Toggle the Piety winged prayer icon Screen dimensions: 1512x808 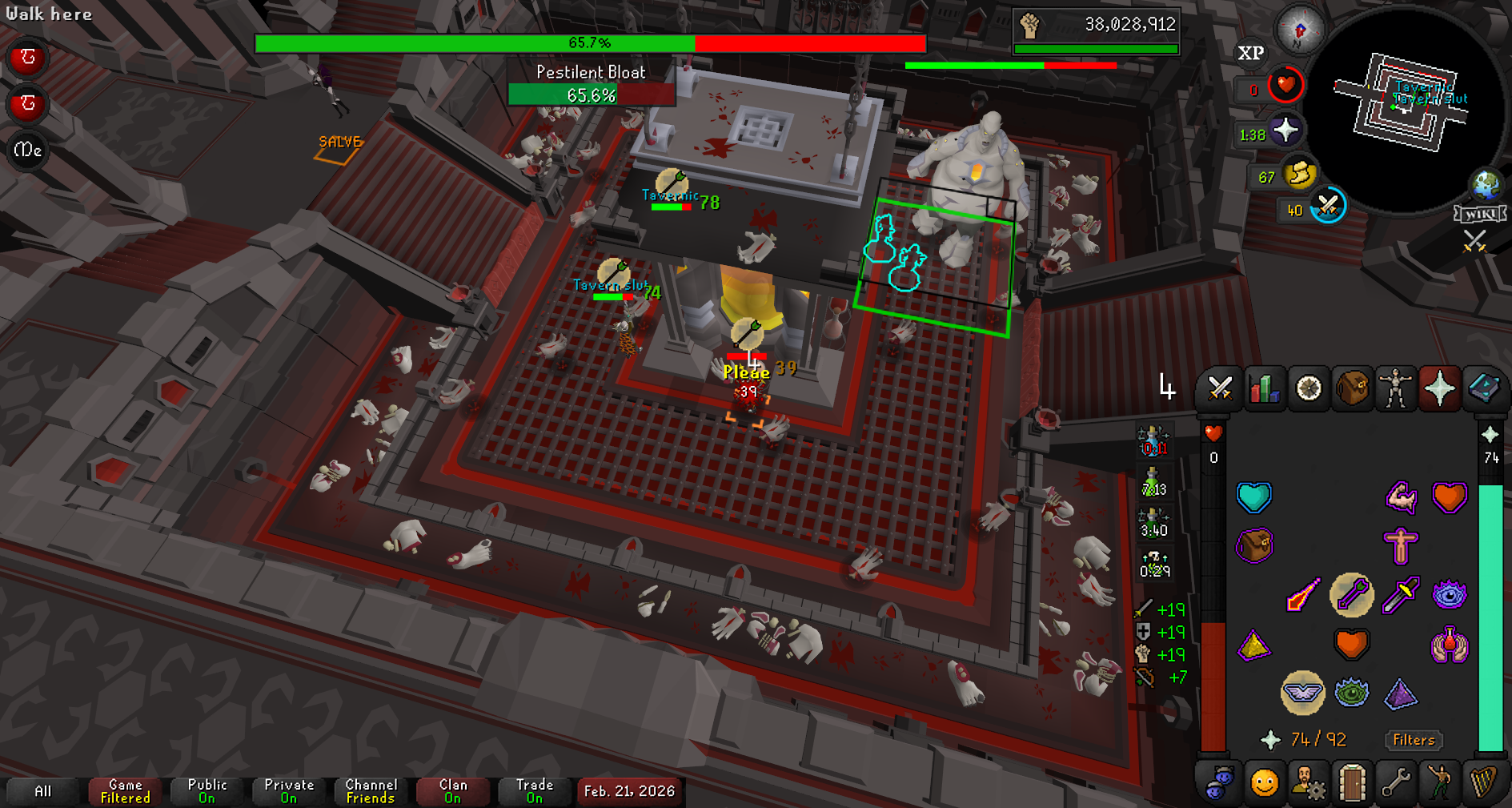pyautogui.click(x=1302, y=693)
